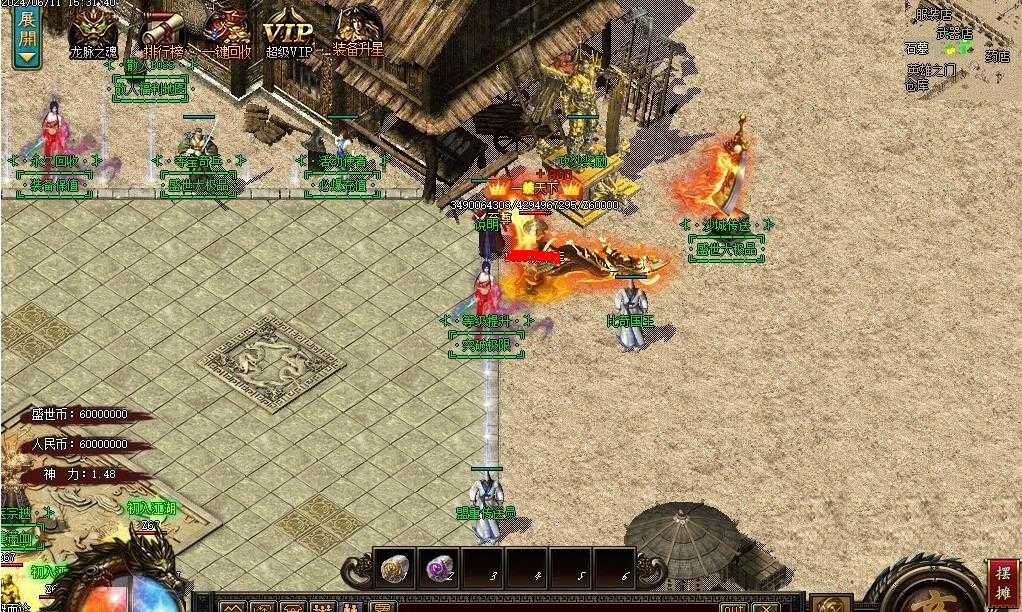Click 英雄之门 on the minimap
The image size is (1022, 612).
coord(931,70)
